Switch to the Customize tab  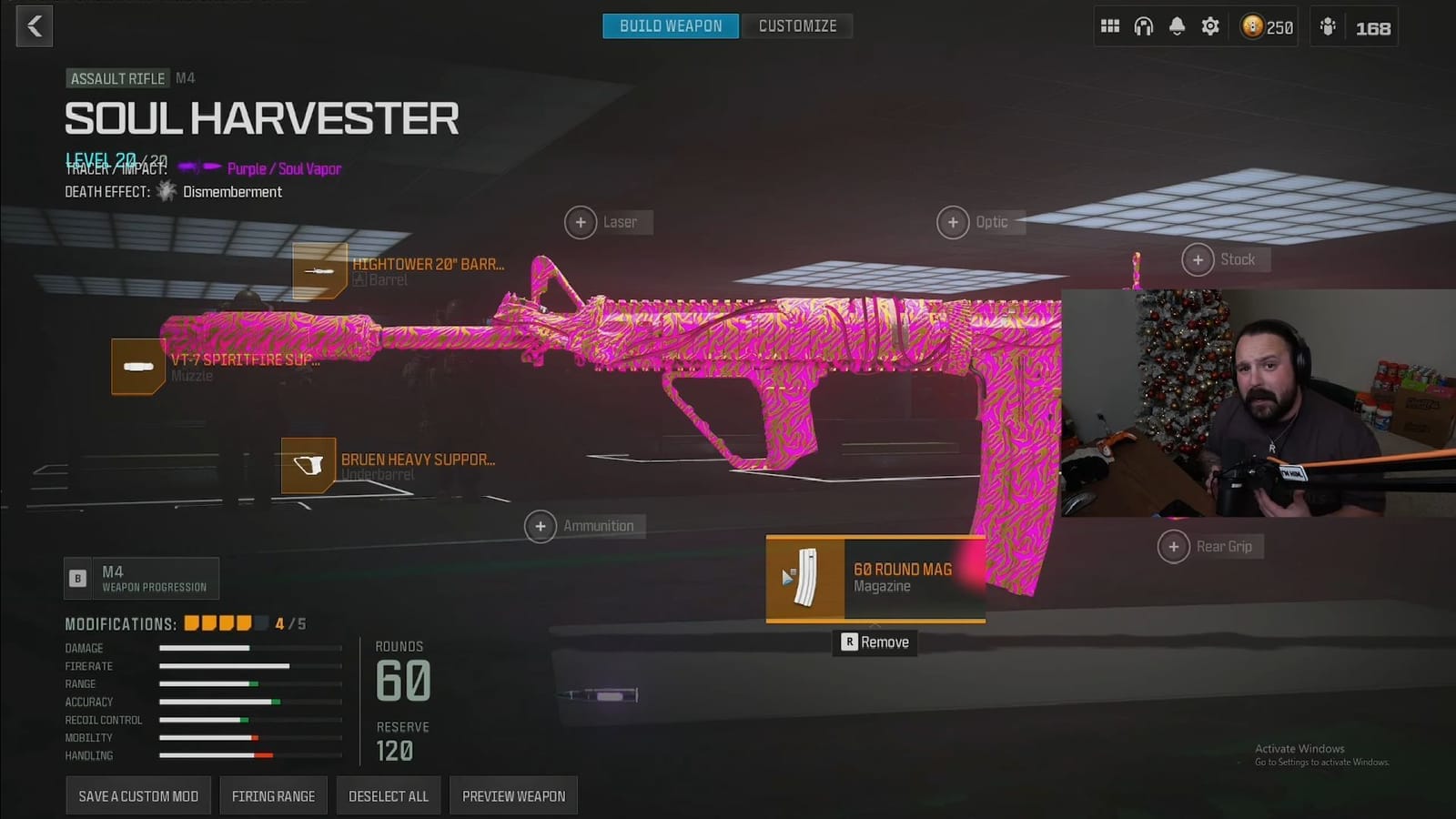[x=797, y=25]
